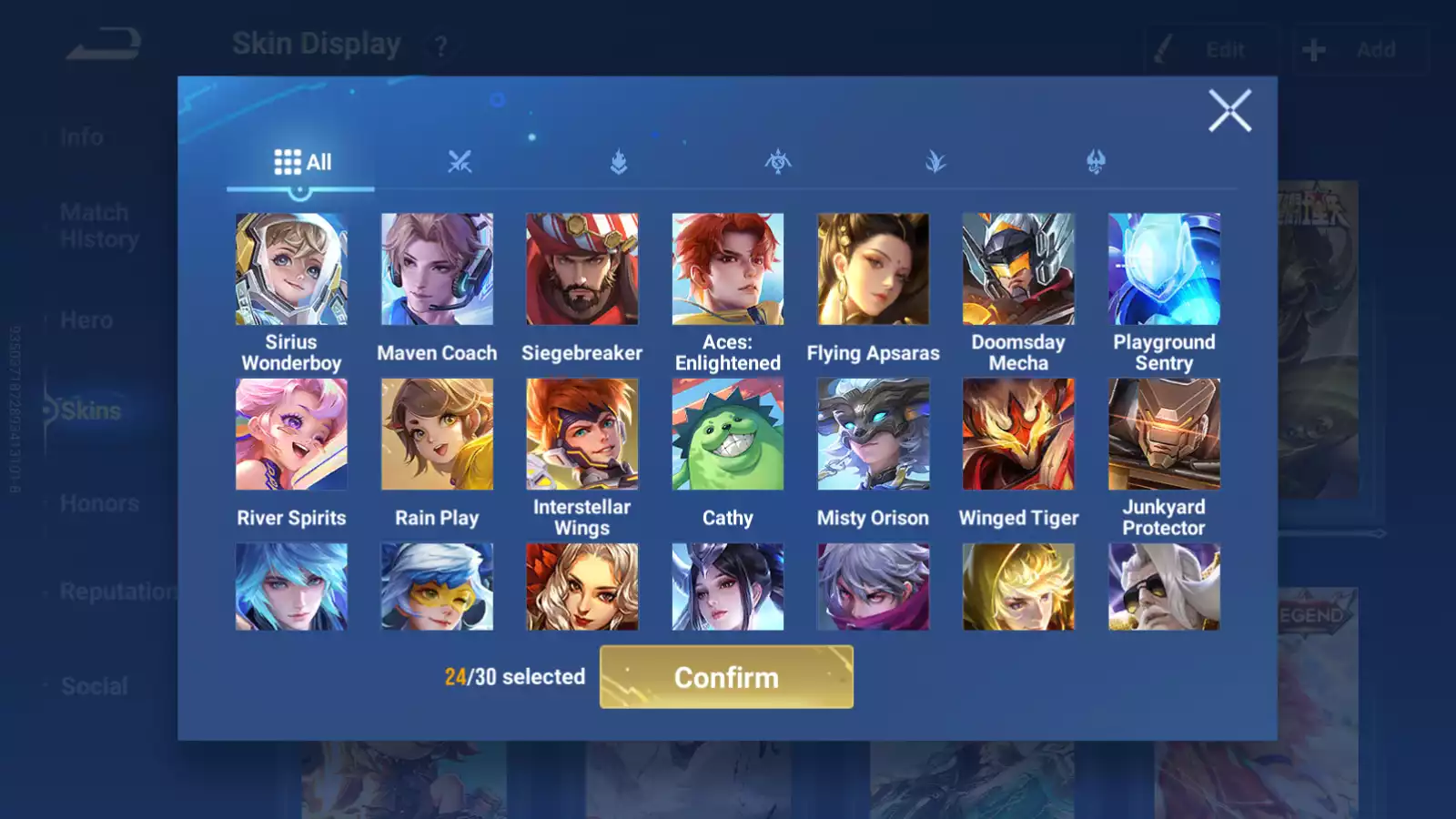Confirm the skin selection
This screenshot has height=819, width=1456.
click(x=726, y=677)
